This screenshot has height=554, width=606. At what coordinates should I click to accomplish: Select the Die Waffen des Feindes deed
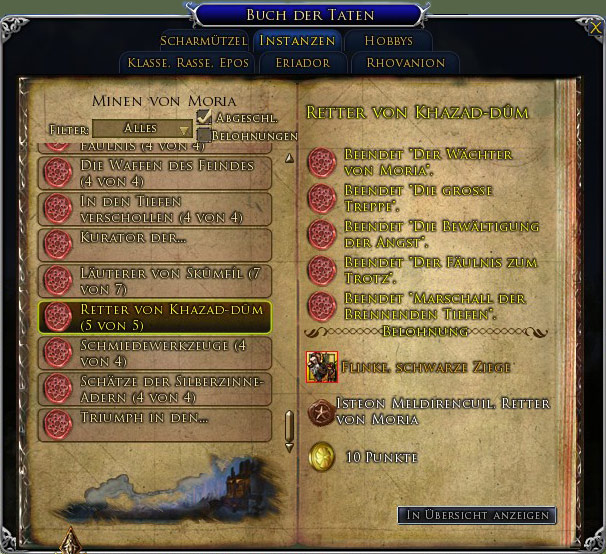pos(154,172)
